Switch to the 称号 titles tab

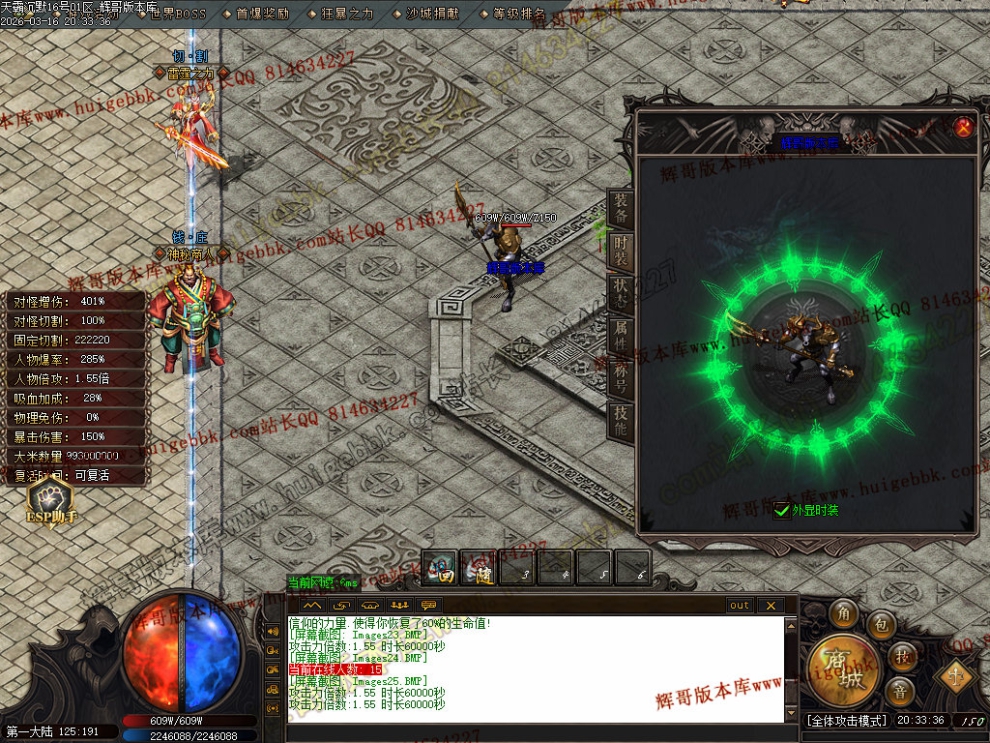(x=621, y=381)
